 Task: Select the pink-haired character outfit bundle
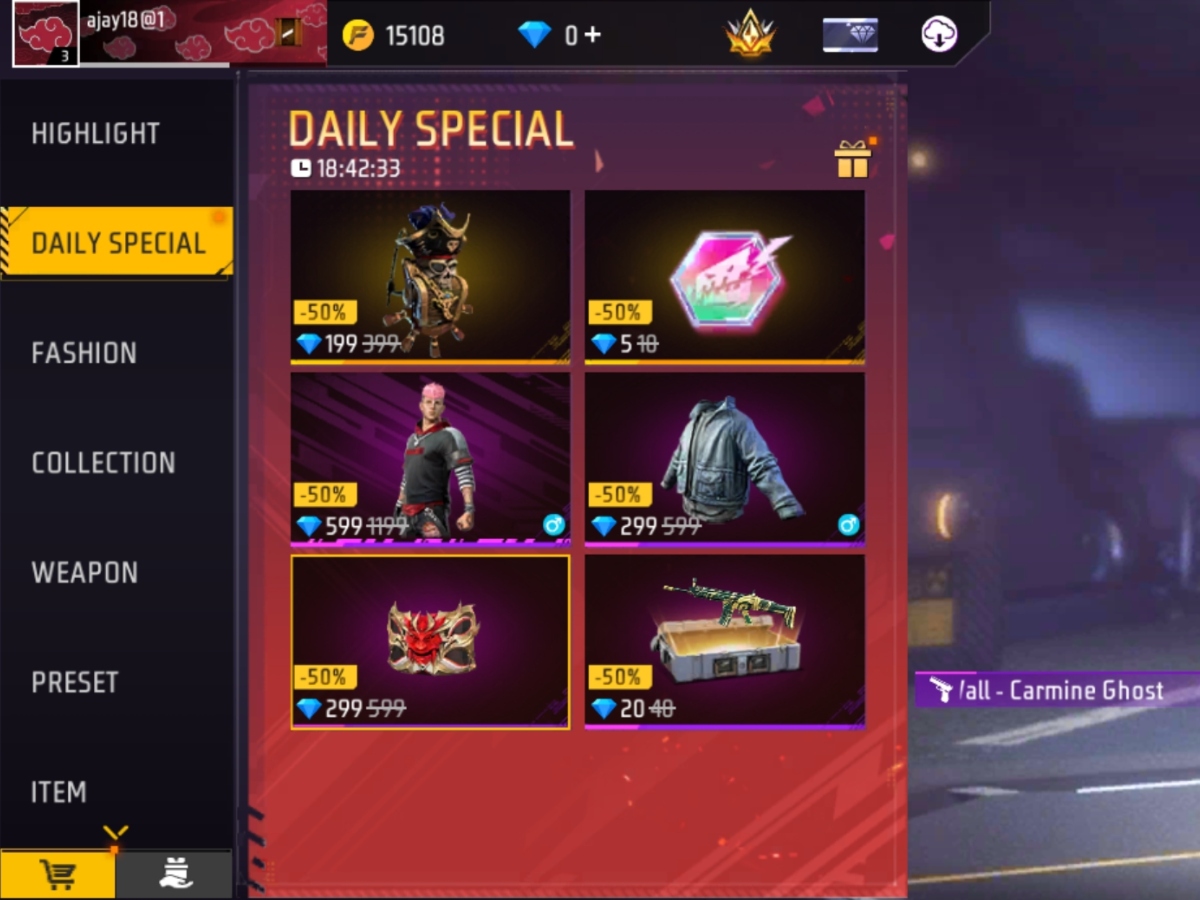tap(430, 458)
